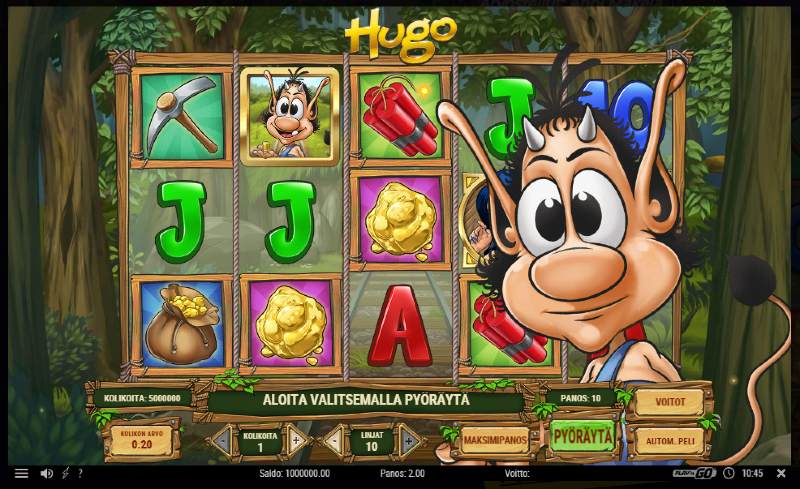Increase the Kolikoita coin count

tap(296, 440)
